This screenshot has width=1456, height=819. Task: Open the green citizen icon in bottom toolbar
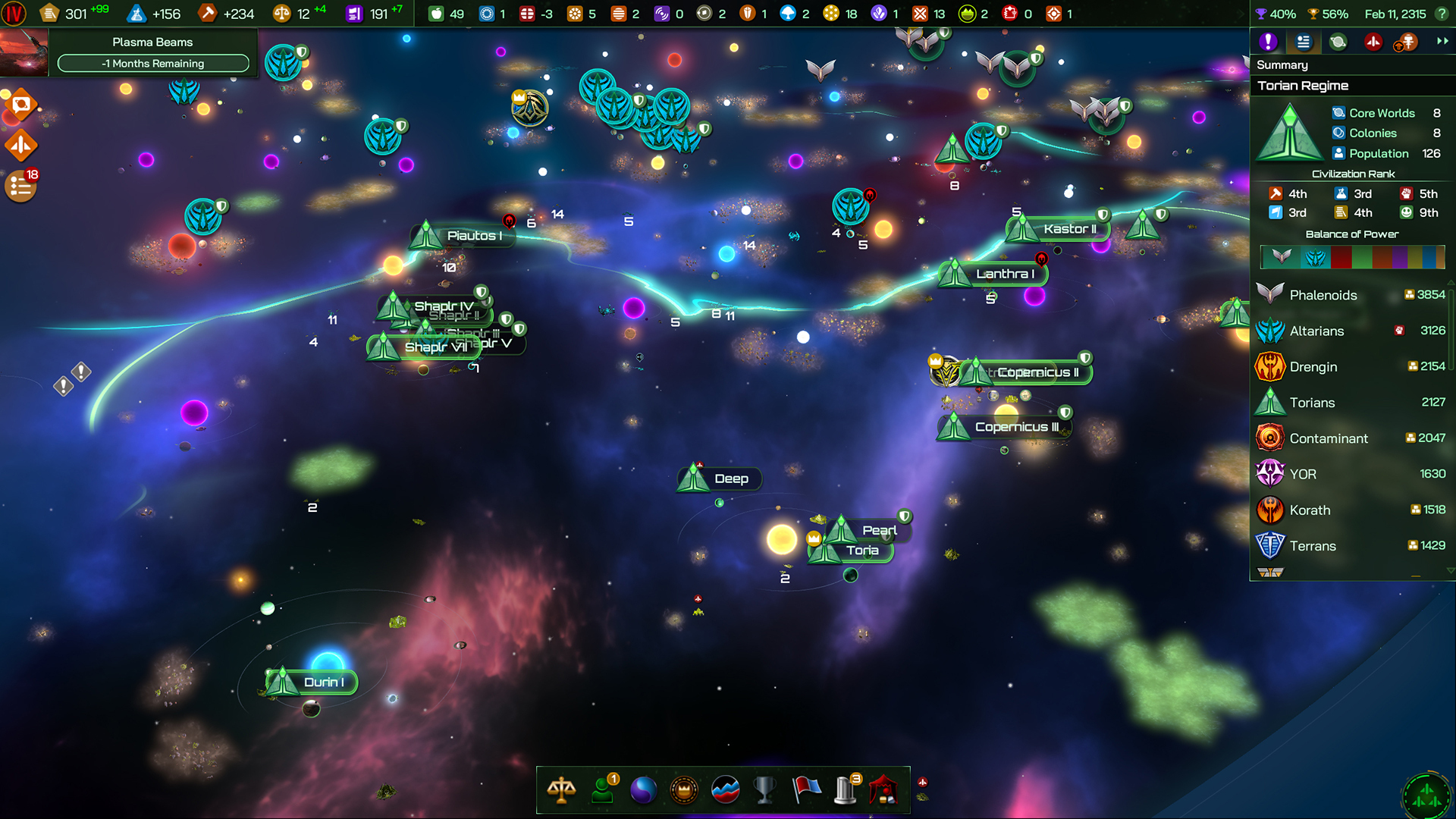603,789
